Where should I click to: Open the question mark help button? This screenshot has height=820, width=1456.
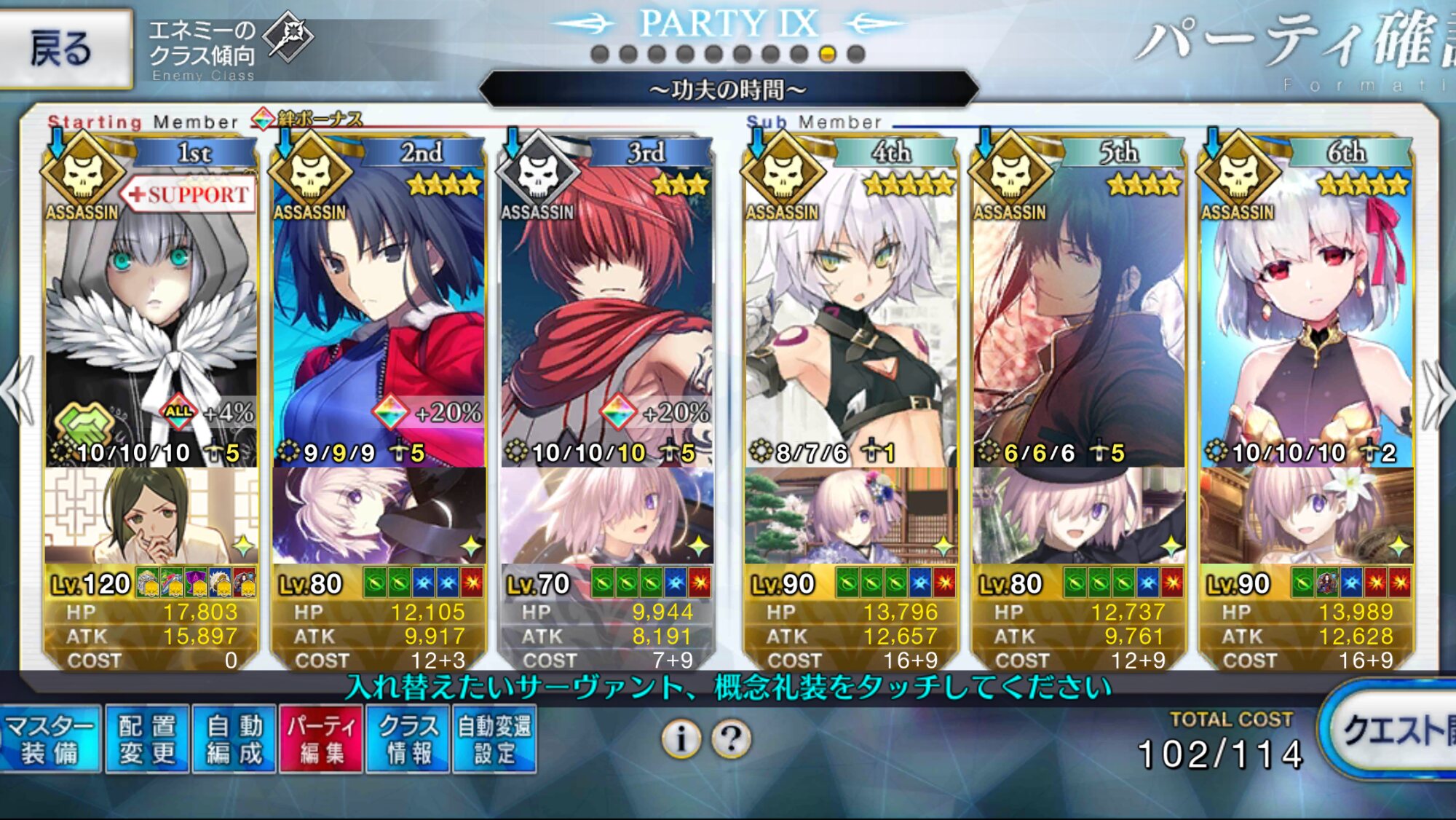[x=732, y=739]
